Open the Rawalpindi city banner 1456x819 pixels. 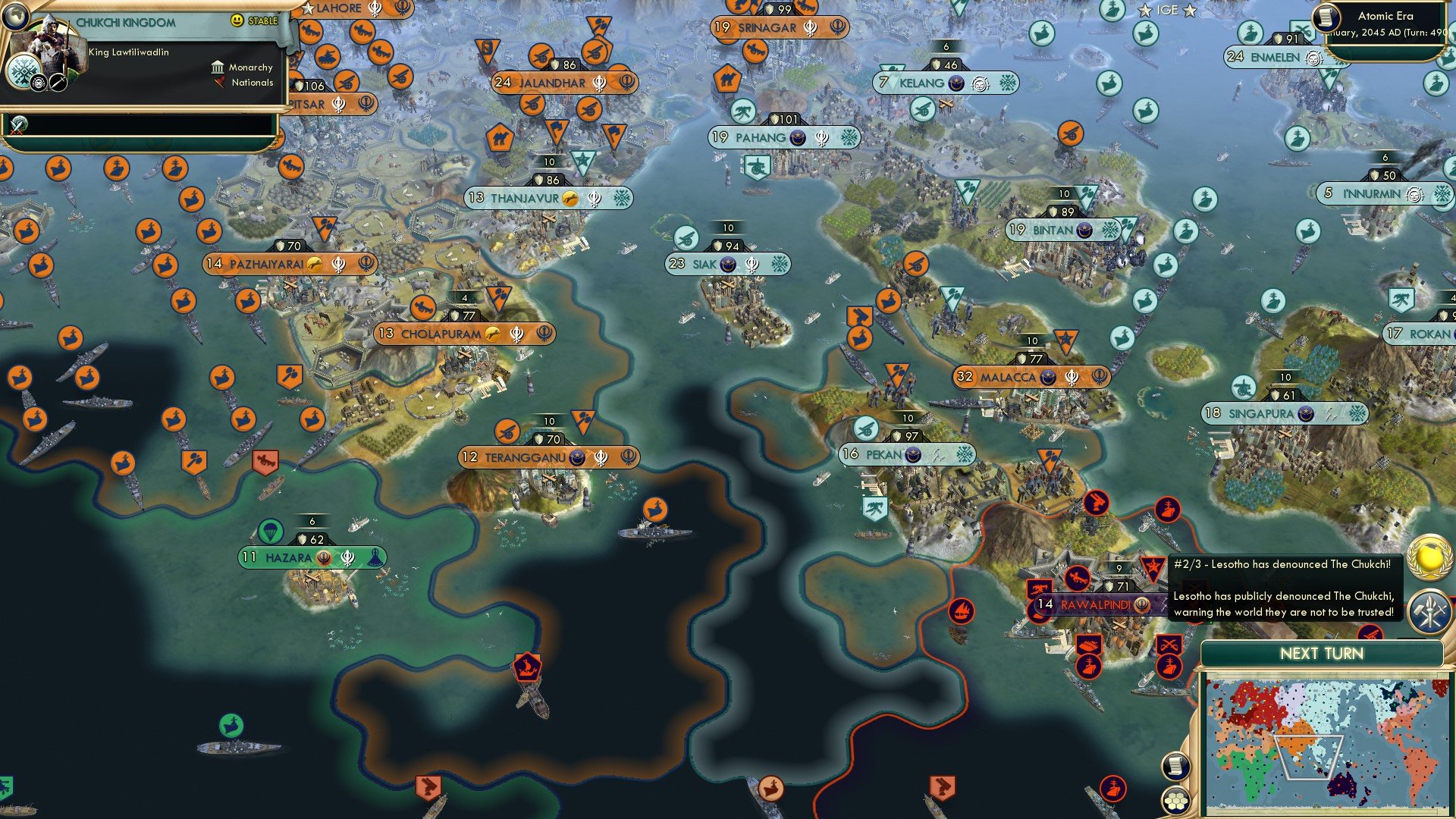point(1094,605)
